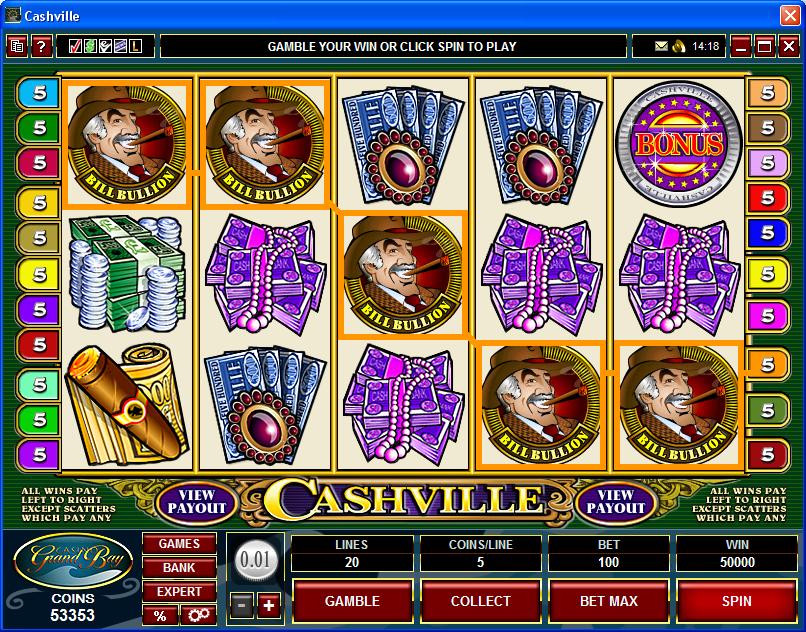Close the game with the red X button

(788, 46)
